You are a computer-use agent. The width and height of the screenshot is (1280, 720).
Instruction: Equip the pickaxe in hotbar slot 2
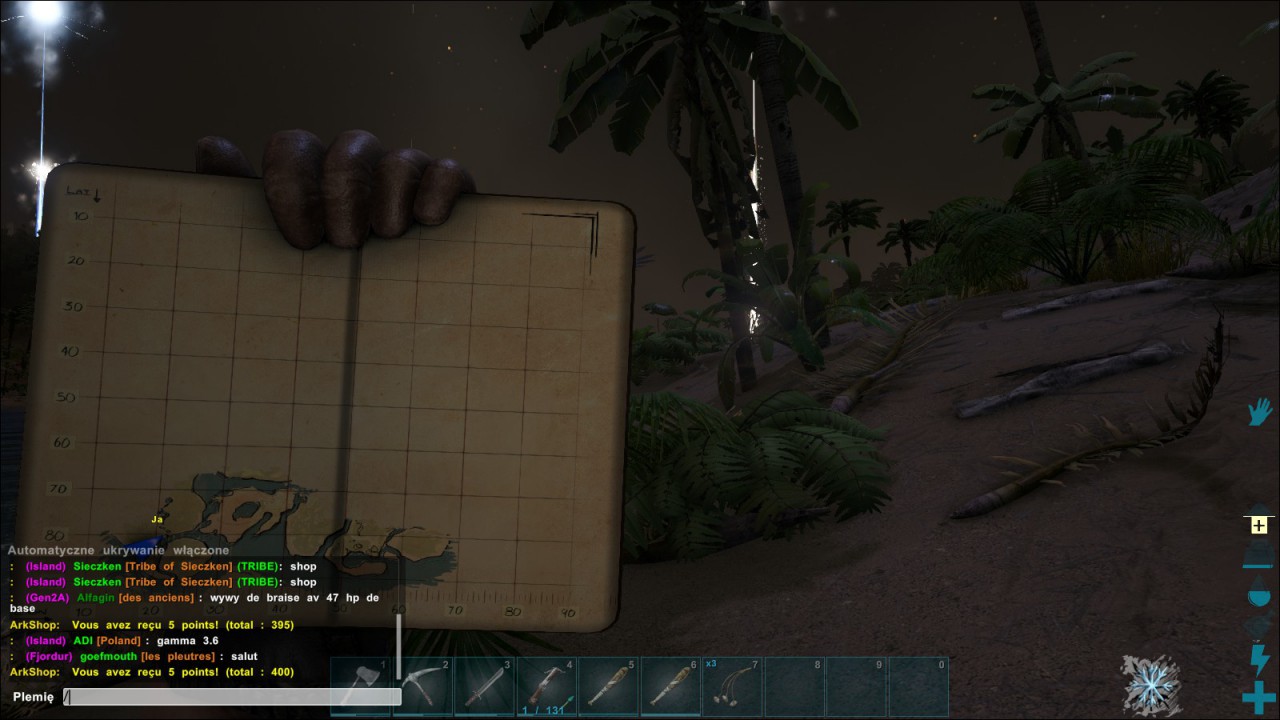pyautogui.click(x=422, y=686)
